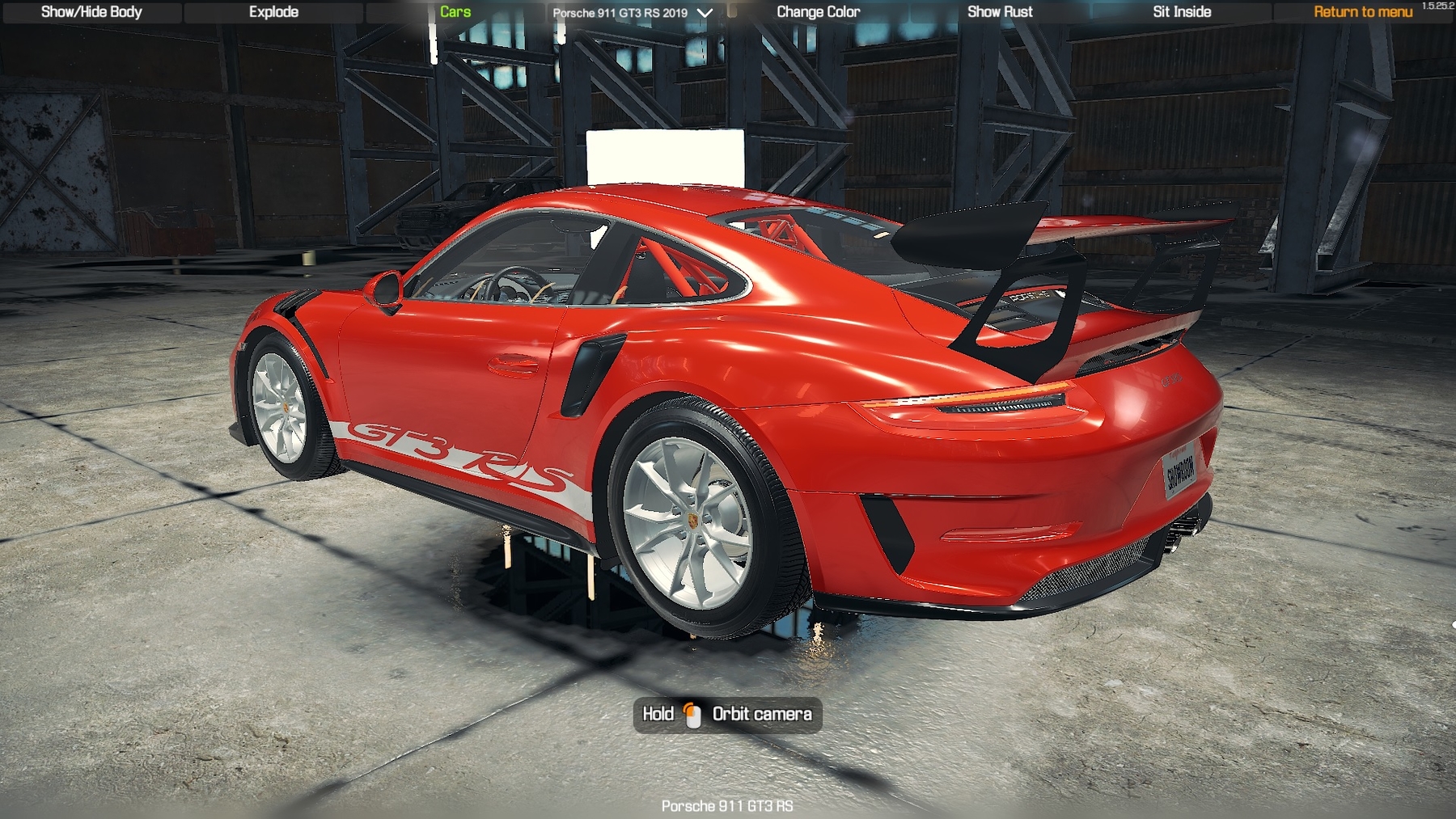Activate the Explode view button

tap(273, 12)
